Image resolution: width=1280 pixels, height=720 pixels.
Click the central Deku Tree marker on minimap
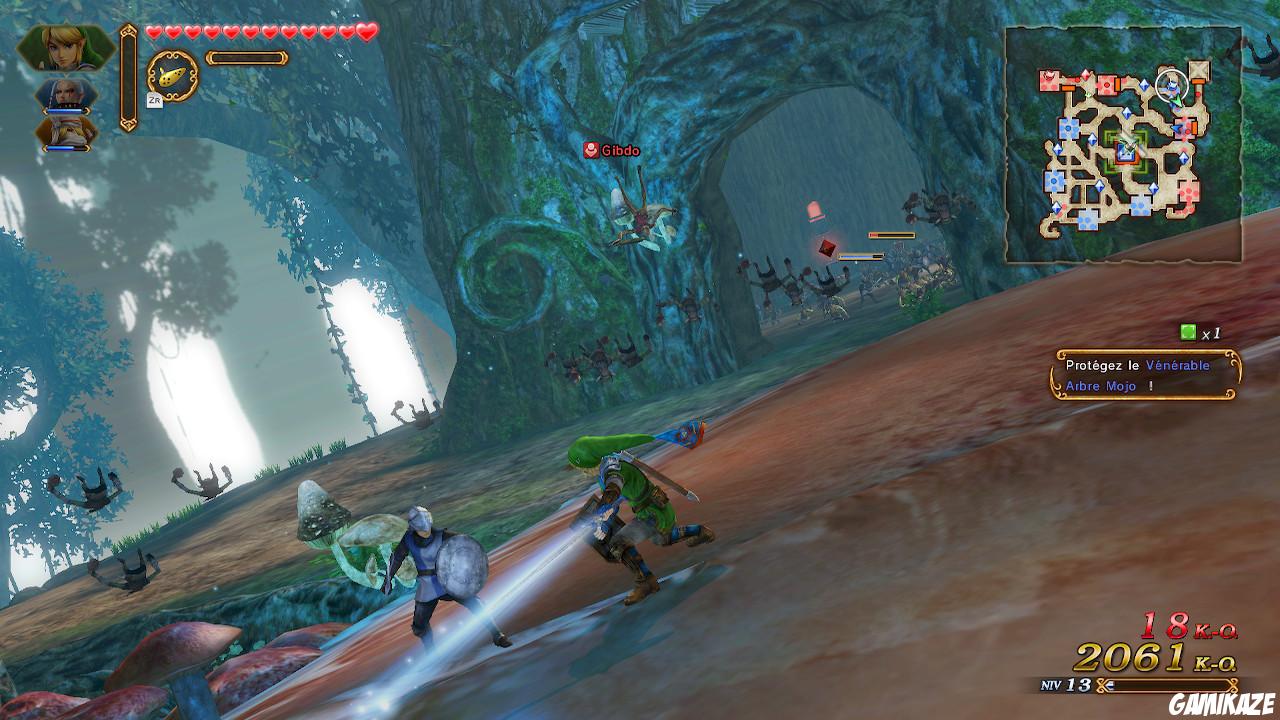1128,151
